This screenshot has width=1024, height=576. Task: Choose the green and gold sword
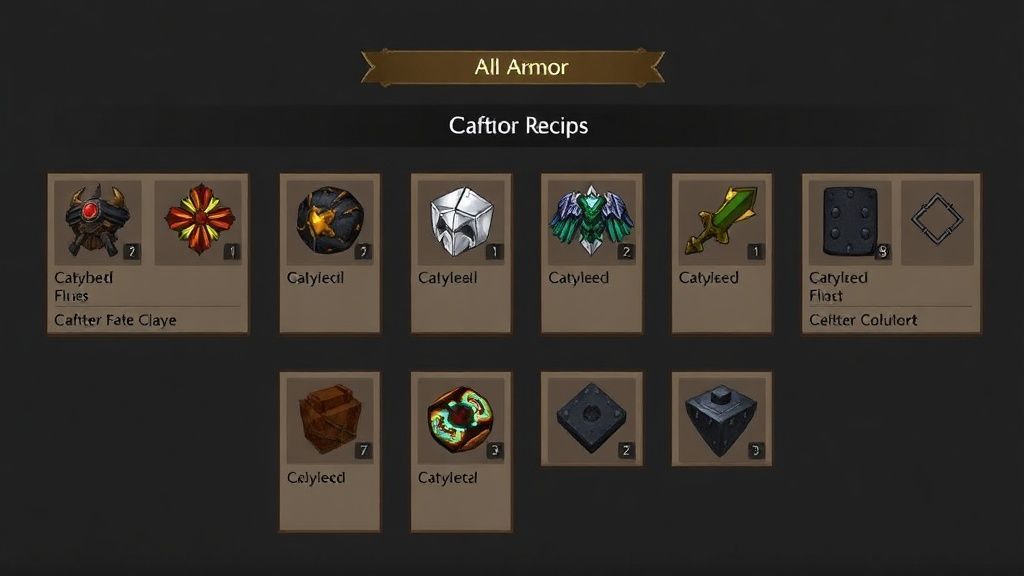721,218
